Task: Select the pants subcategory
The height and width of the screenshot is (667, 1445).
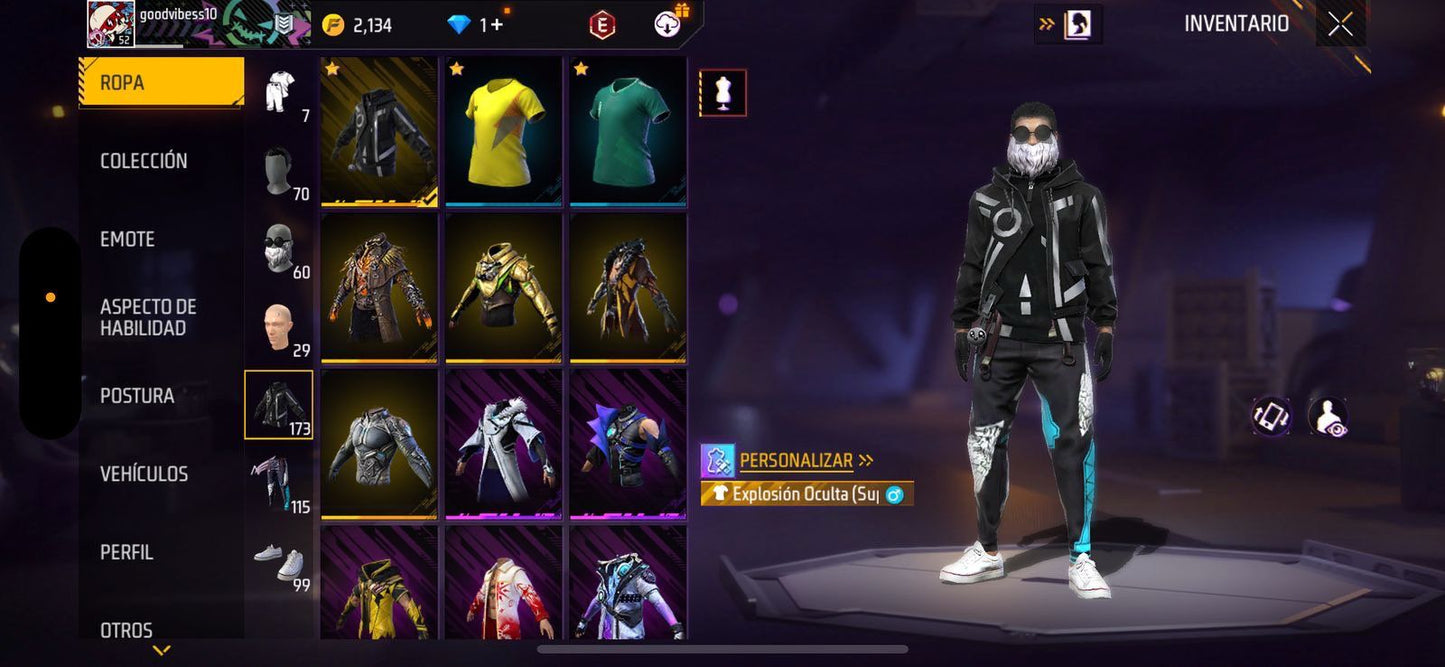Action: (x=278, y=483)
